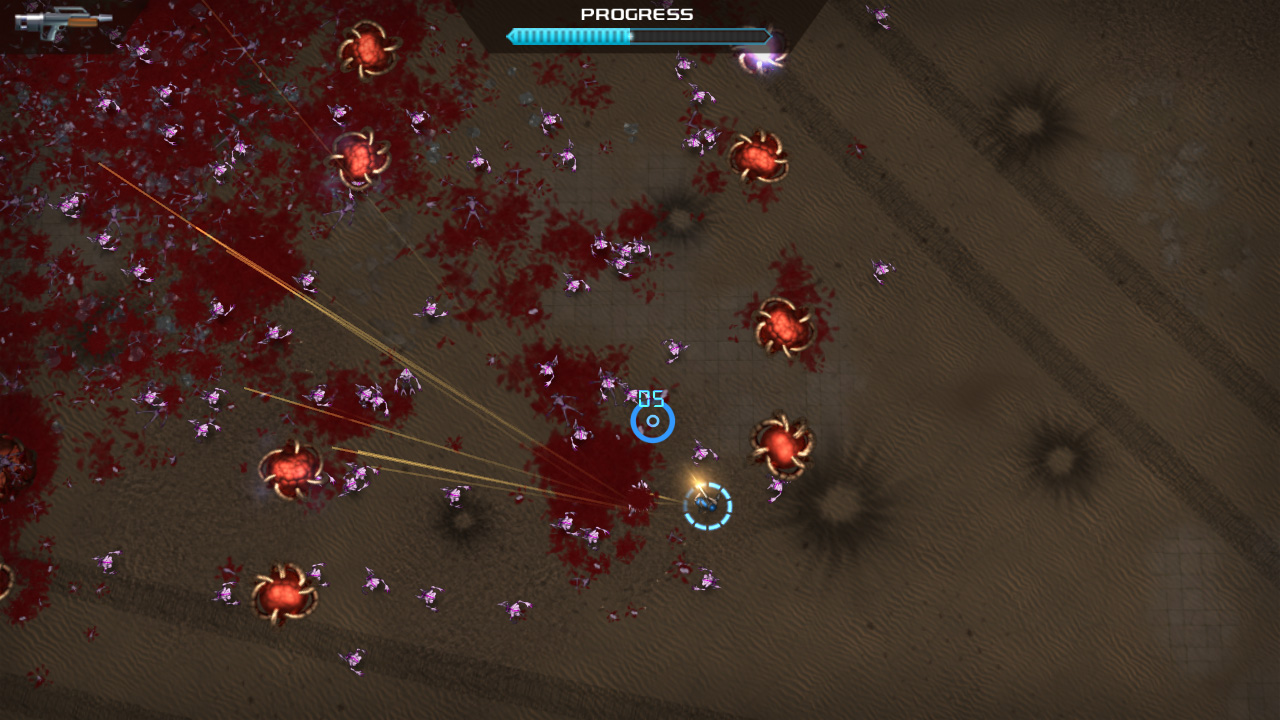The image size is (1280, 720).
Task: Click the arrow tip on the progress bar's left end
Action: click(x=511, y=36)
